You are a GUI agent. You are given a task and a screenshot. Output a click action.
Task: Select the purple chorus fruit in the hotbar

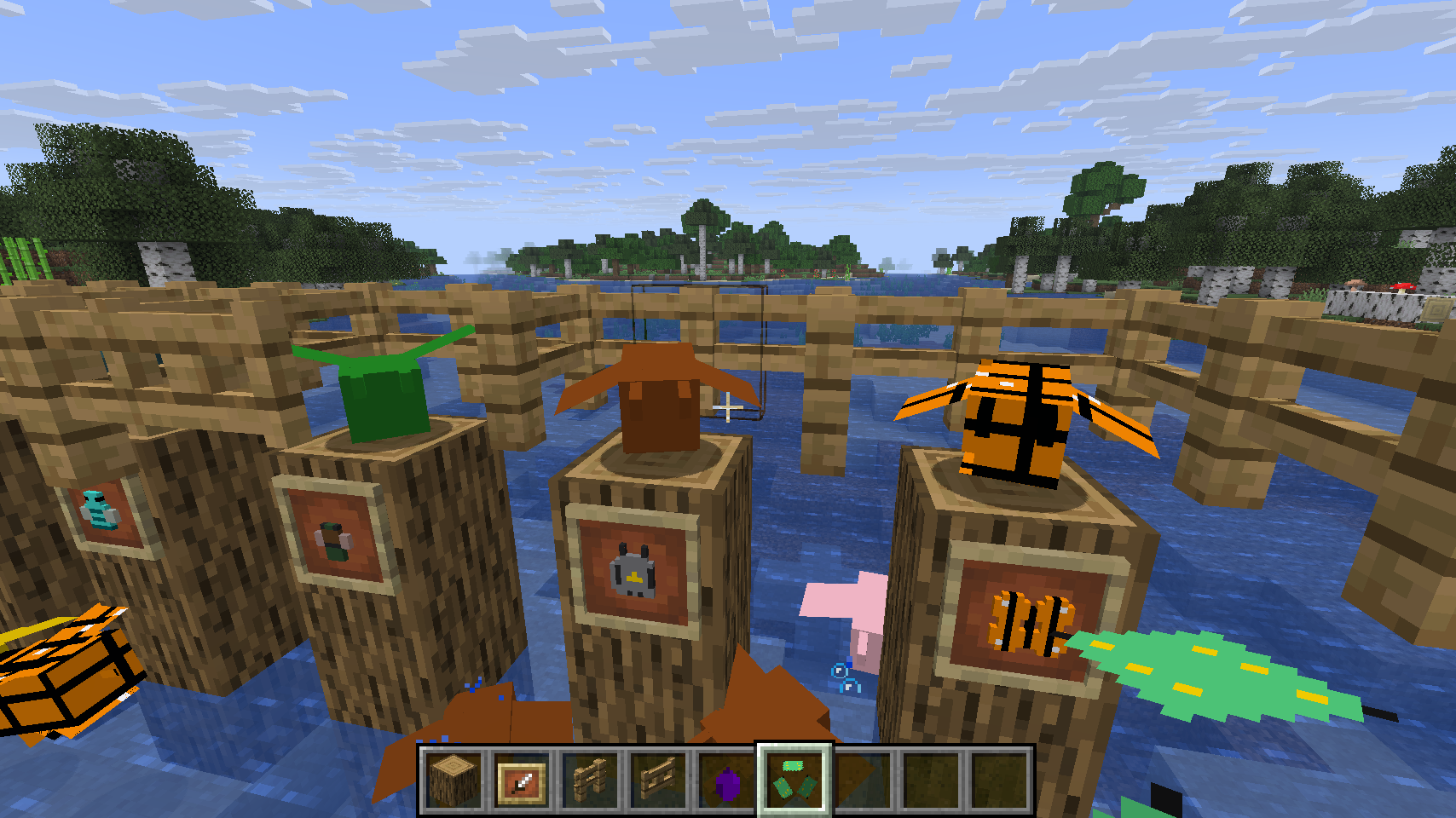(725, 781)
